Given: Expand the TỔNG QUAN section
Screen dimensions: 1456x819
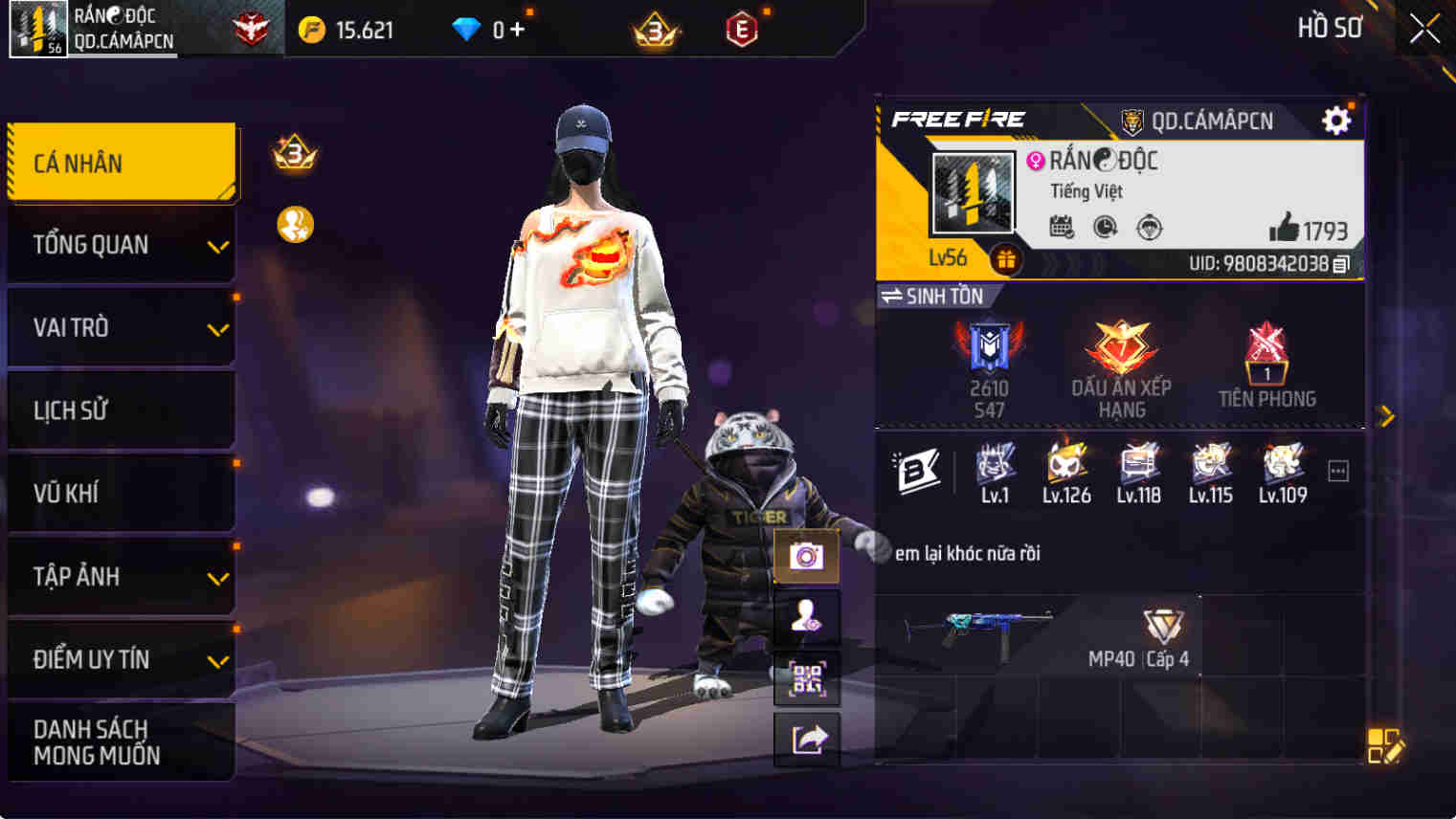Looking at the screenshot, I should point(122,244).
